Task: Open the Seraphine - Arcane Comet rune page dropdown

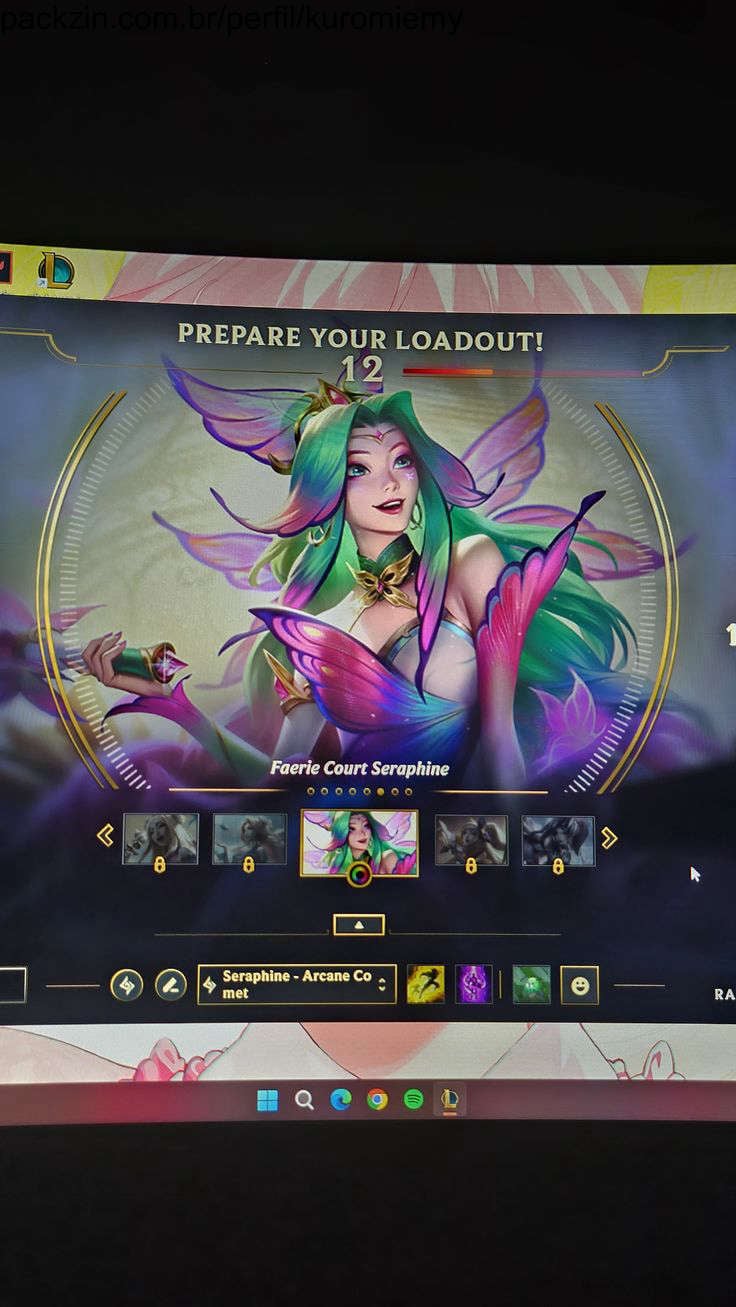Action: click(x=297, y=985)
